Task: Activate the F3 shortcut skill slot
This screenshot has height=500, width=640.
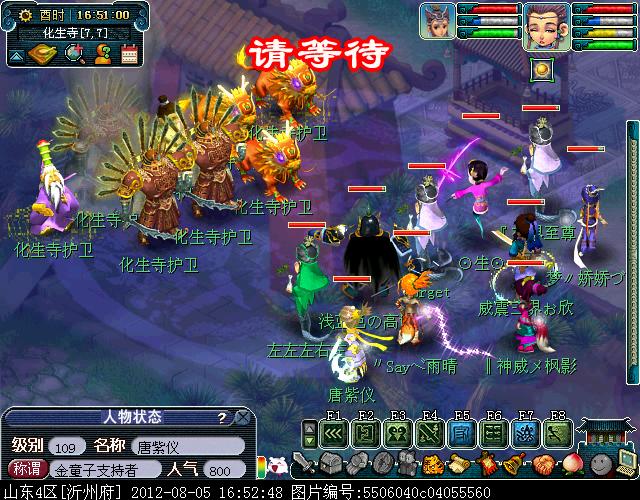Action: pos(398,434)
